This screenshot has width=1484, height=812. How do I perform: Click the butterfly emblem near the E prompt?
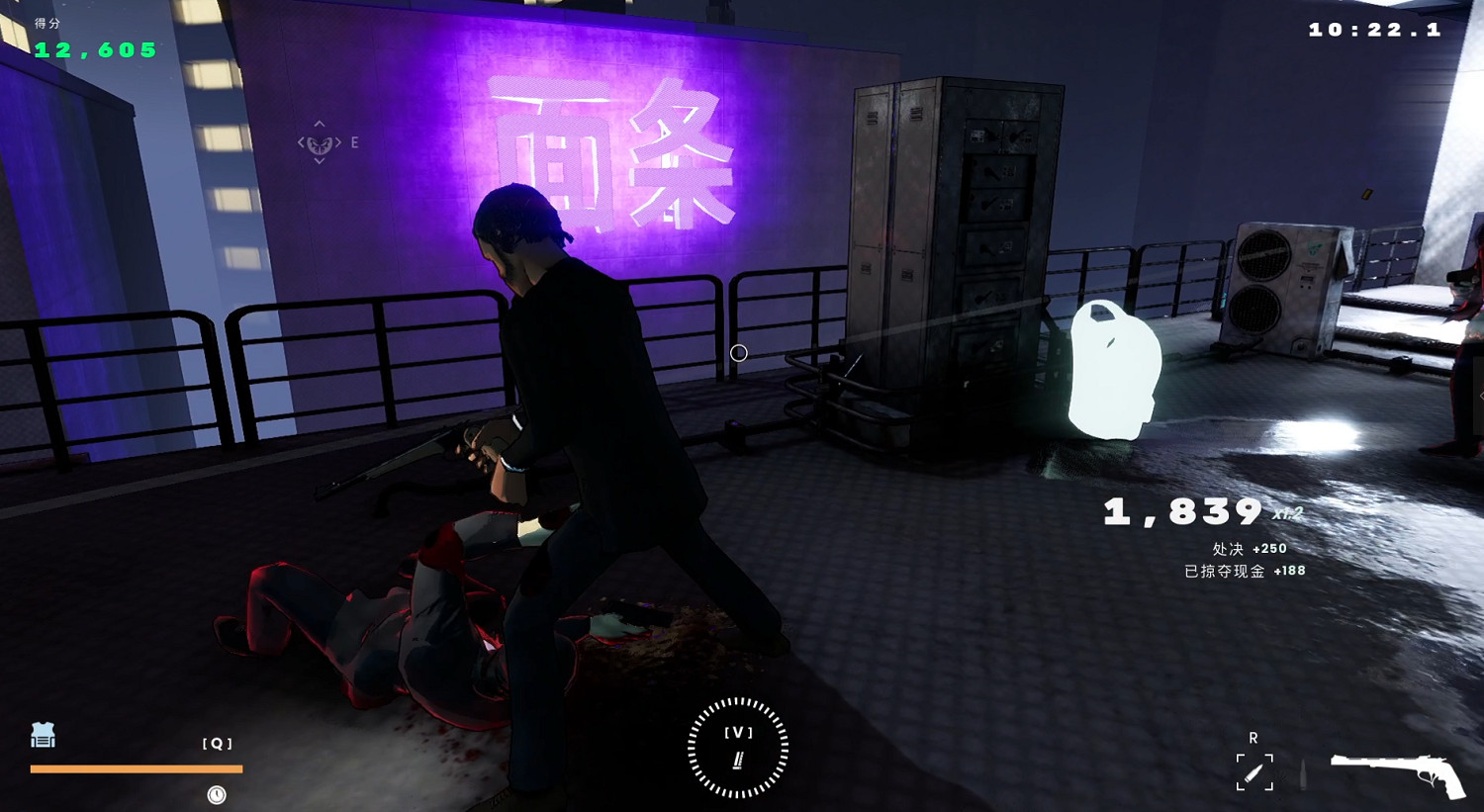pos(319,145)
